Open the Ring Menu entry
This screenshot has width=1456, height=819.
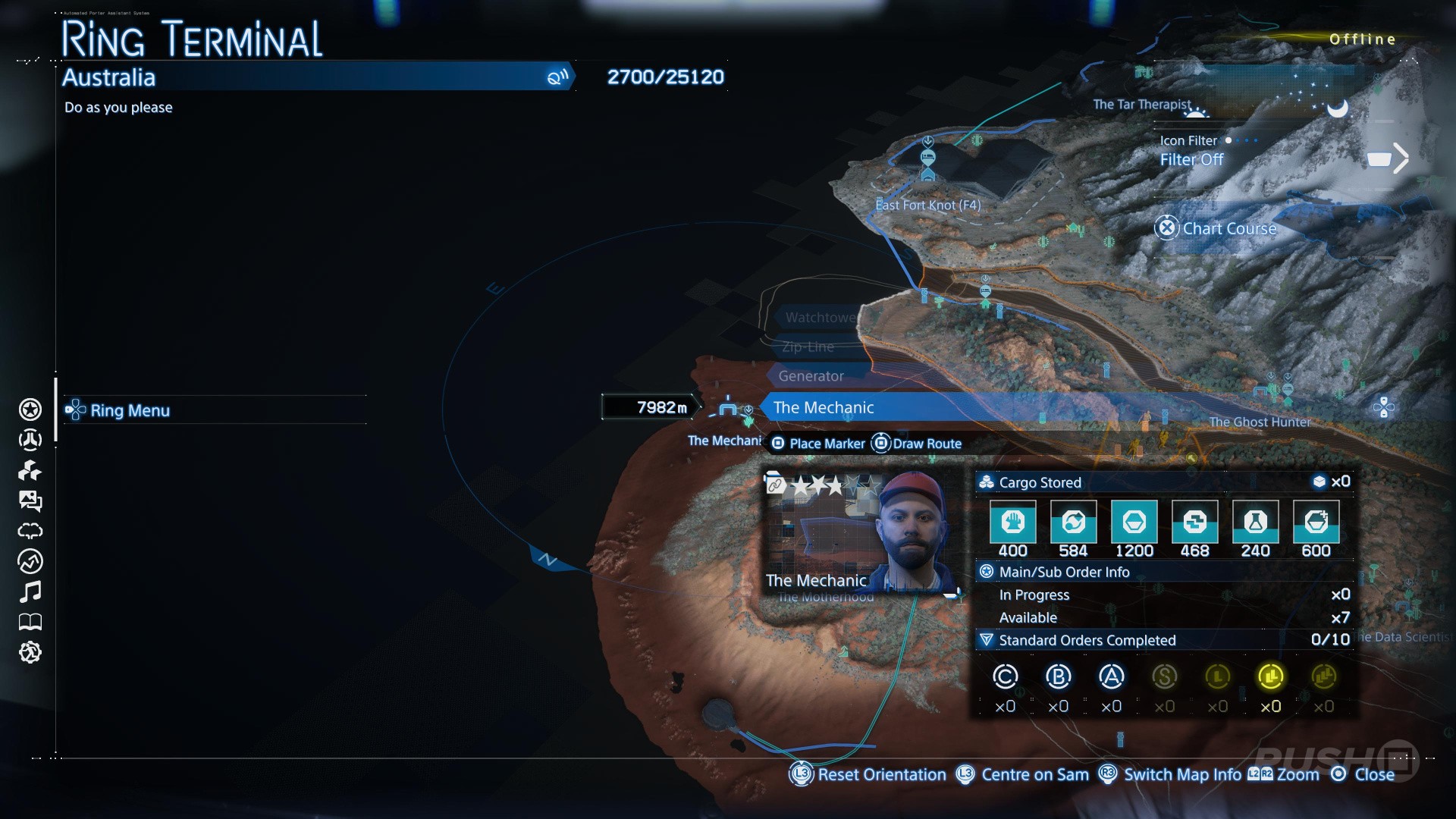[130, 410]
